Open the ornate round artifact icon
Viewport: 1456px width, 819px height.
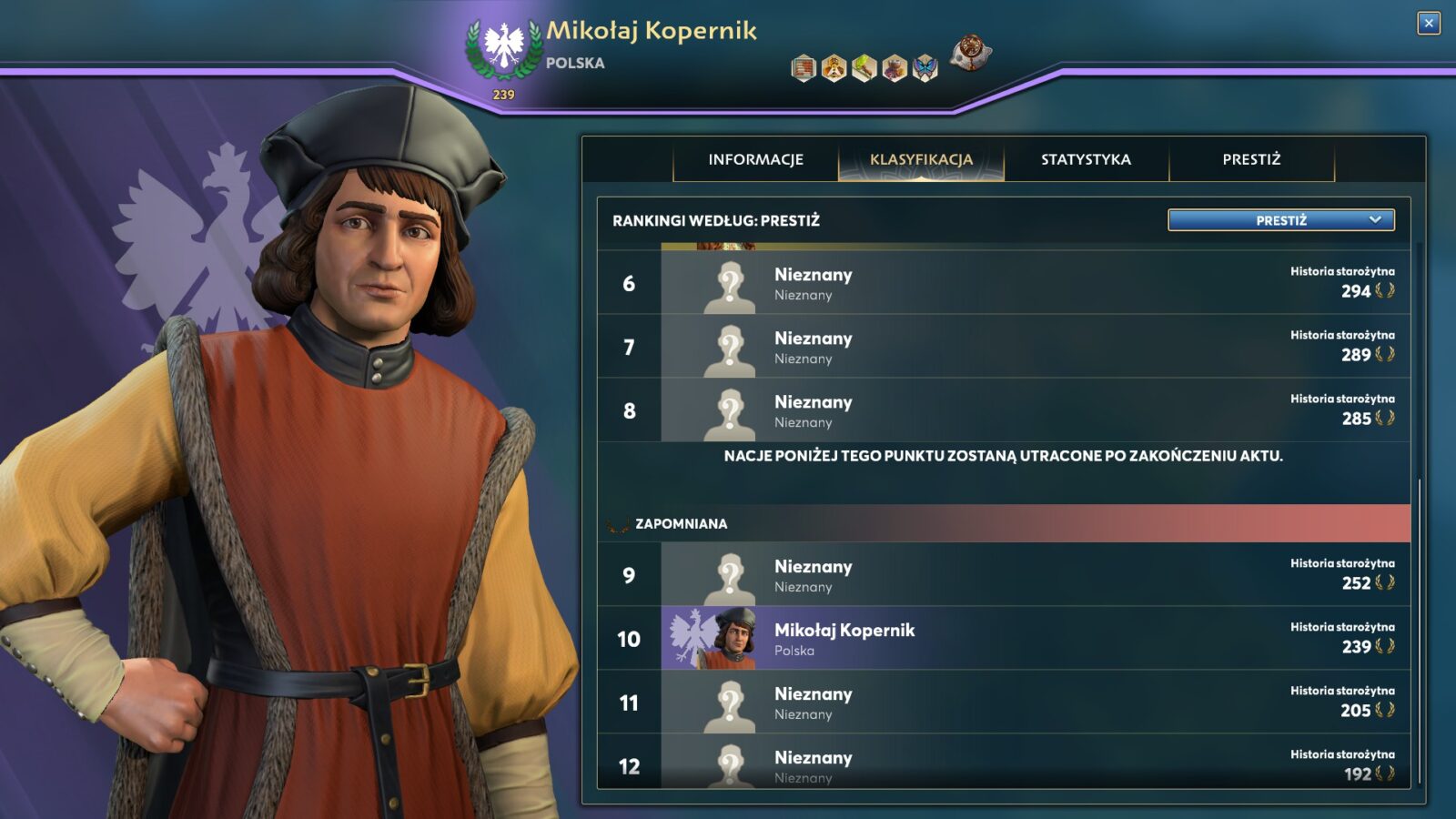tap(970, 53)
